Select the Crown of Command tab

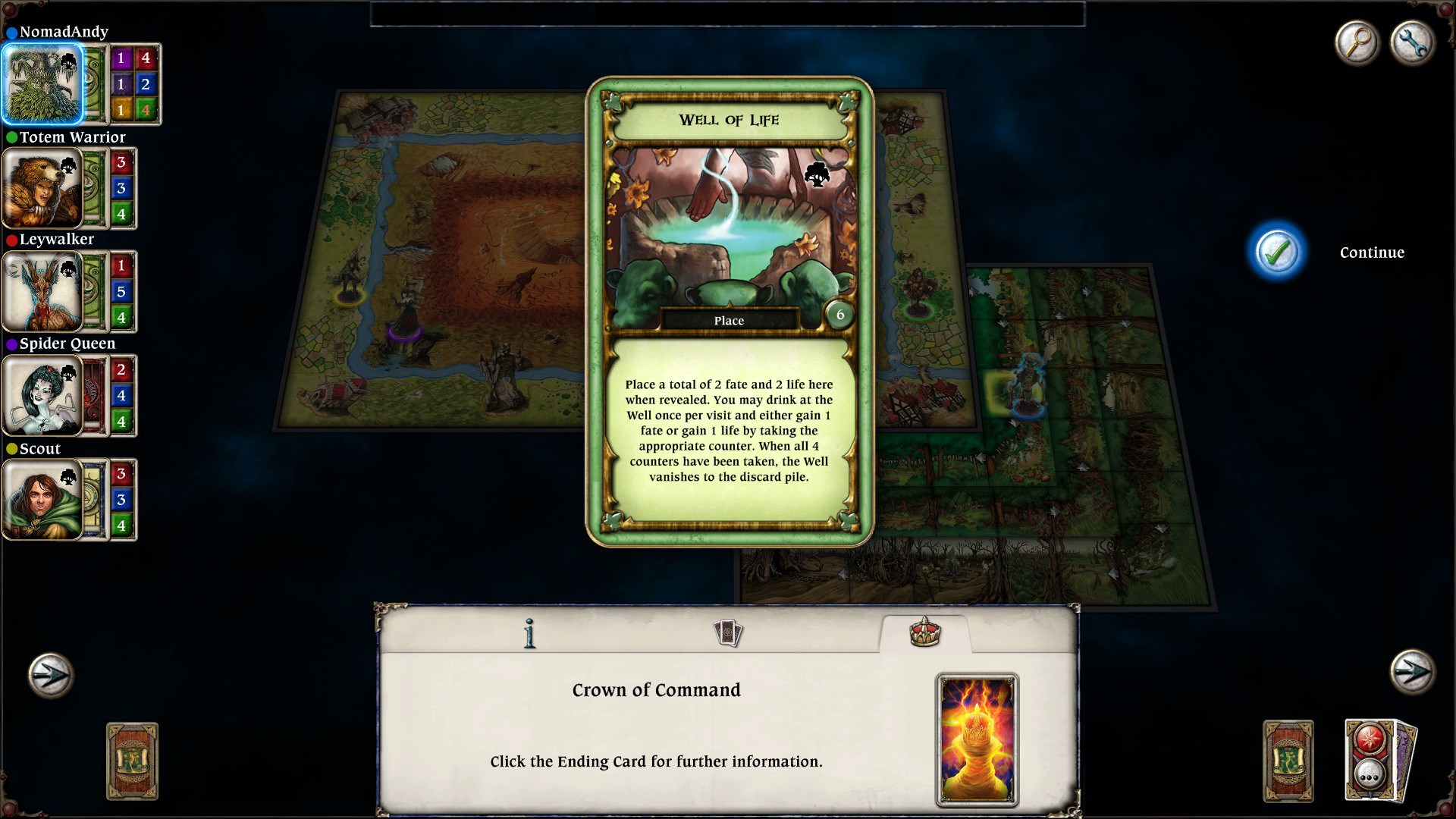click(x=924, y=634)
